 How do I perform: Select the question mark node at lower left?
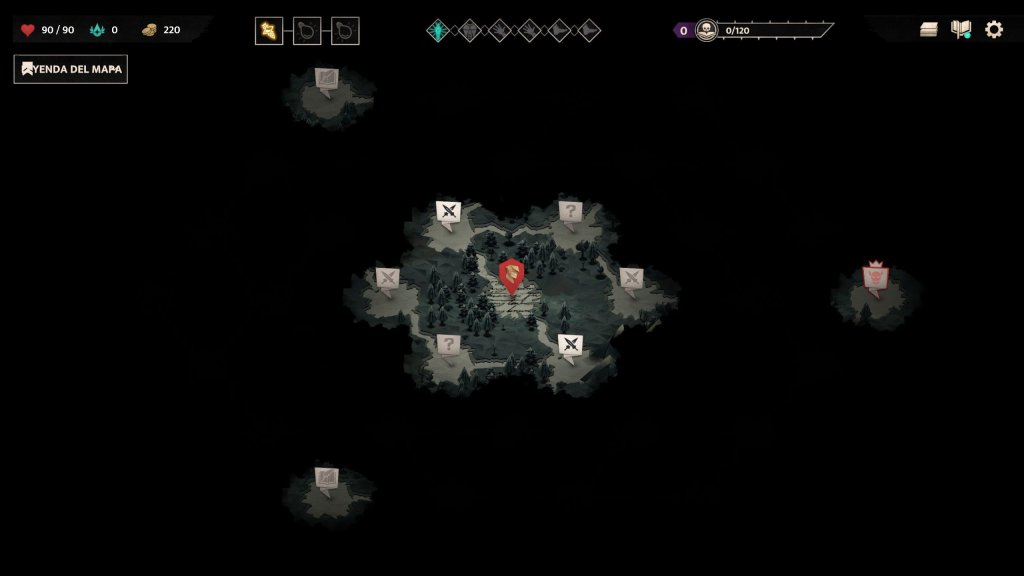click(448, 345)
